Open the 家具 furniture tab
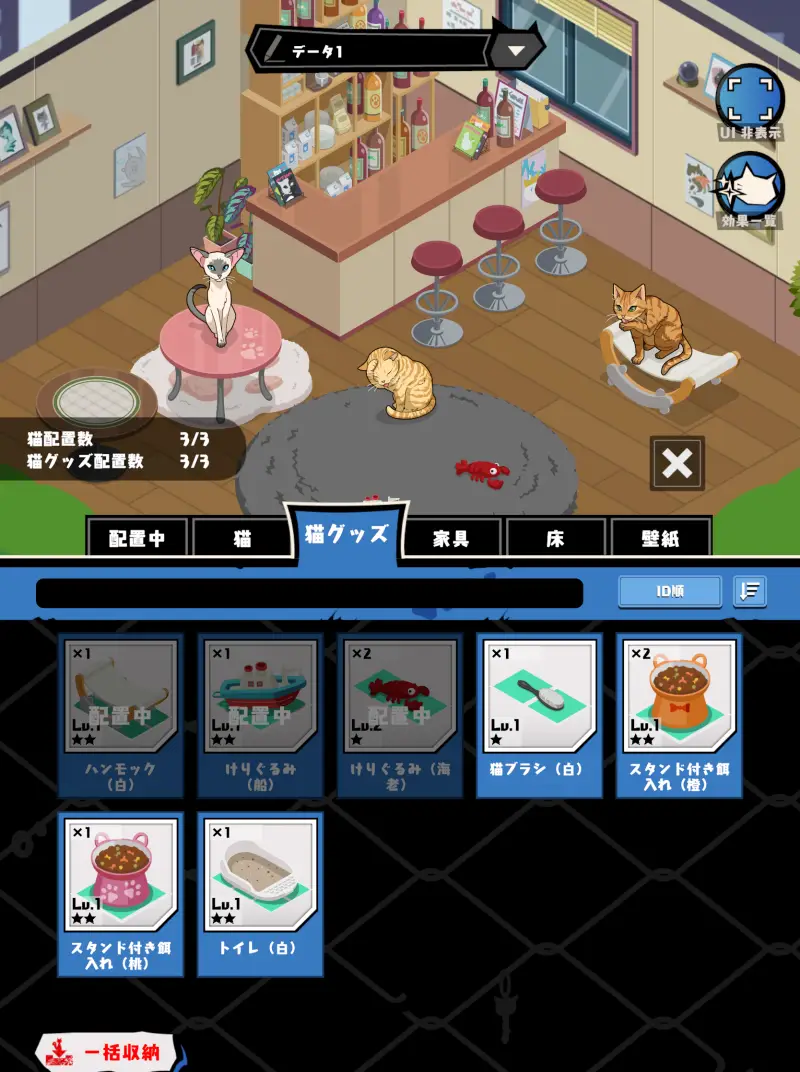The width and height of the screenshot is (800, 1072). (451, 538)
